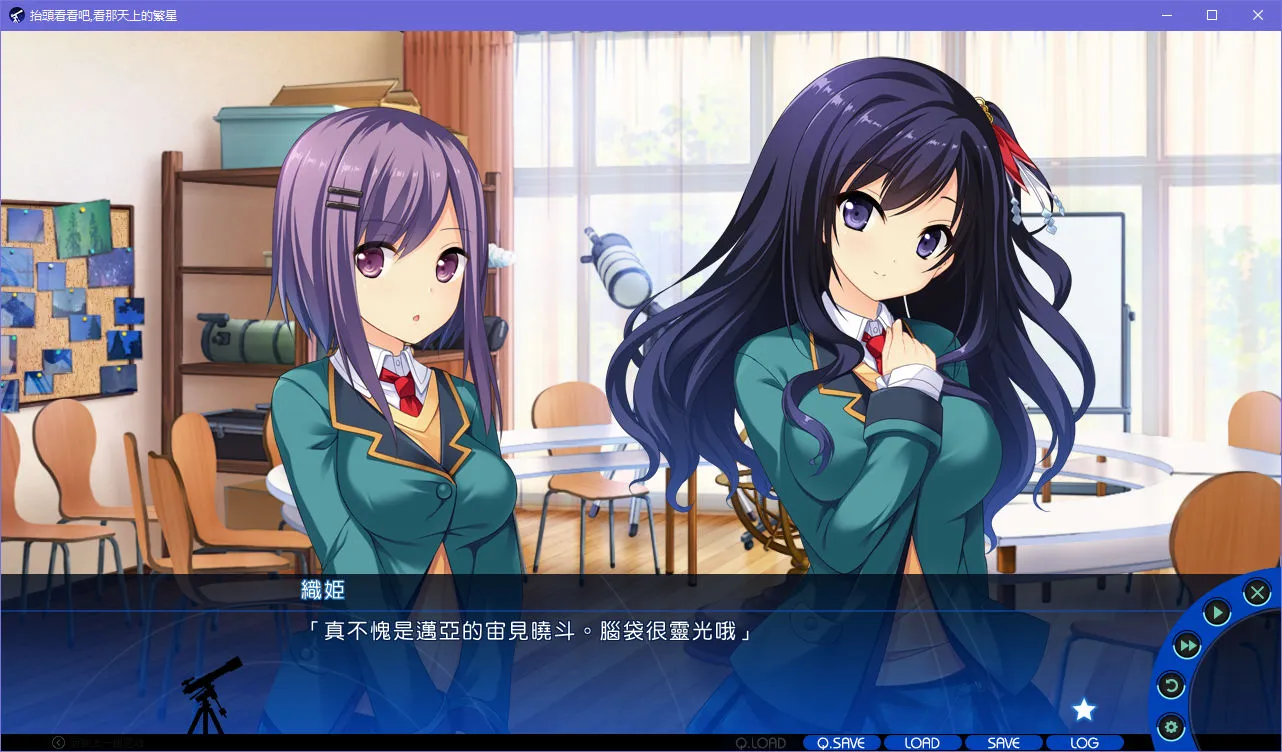Image resolution: width=1282 pixels, height=752 pixels.
Task: Open the Q.SAVE quick save button
Action: (x=841, y=743)
